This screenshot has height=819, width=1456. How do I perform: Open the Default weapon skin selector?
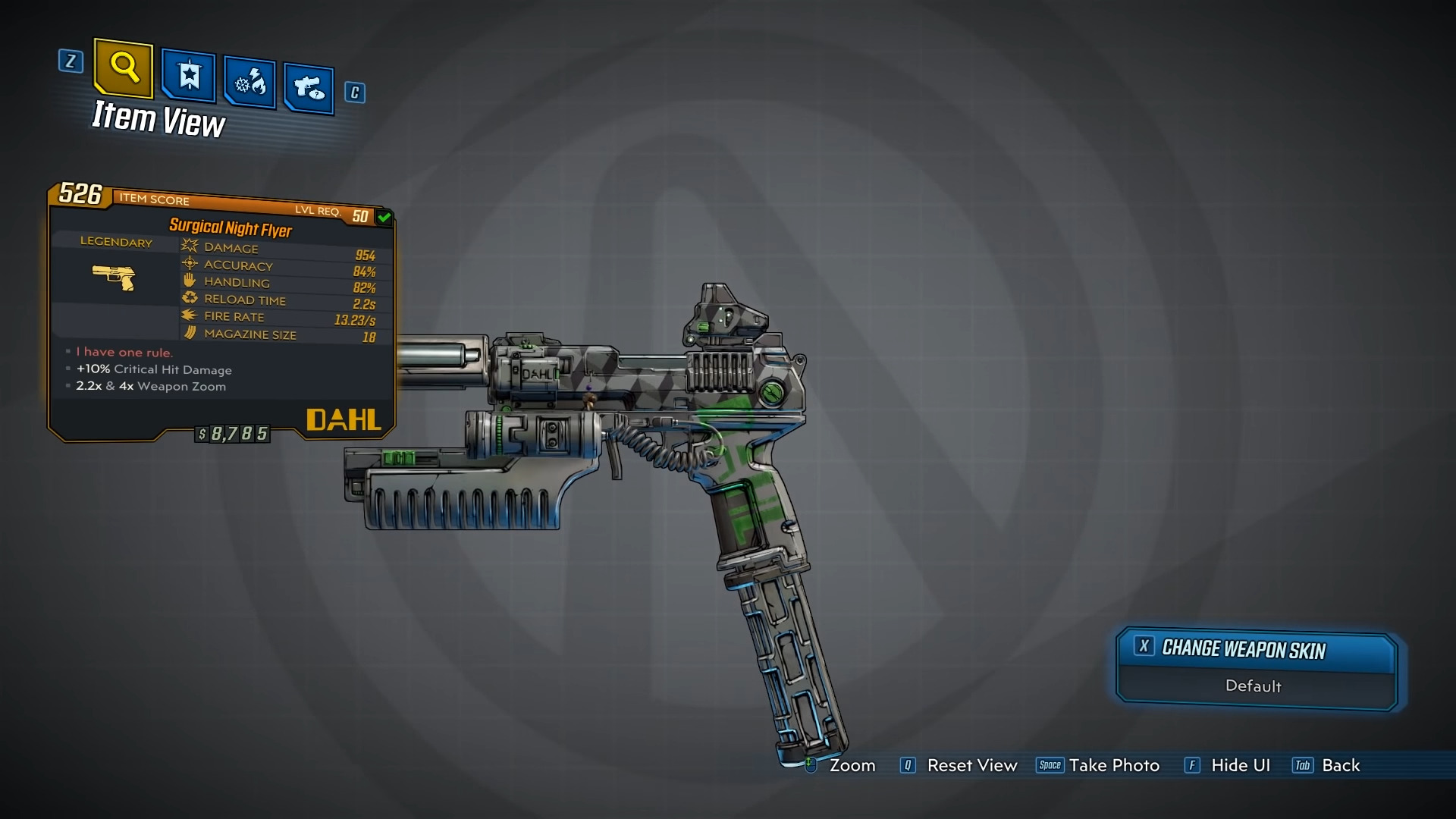(x=1254, y=686)
